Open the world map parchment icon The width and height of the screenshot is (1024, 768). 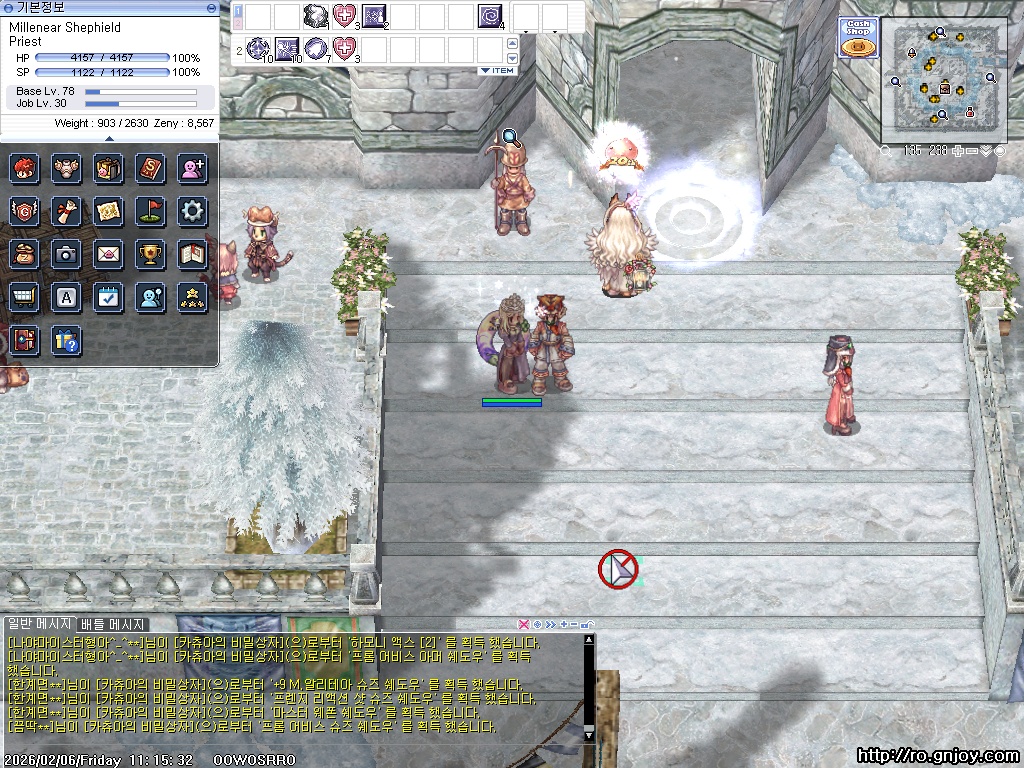coord(108,211)
